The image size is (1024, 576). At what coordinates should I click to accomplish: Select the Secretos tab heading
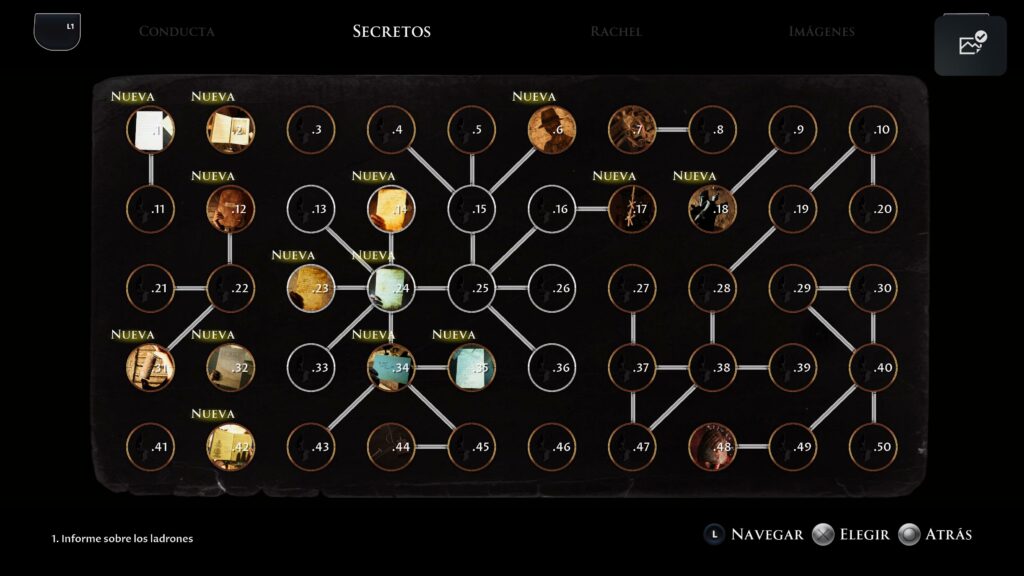(x=391, y=31)
